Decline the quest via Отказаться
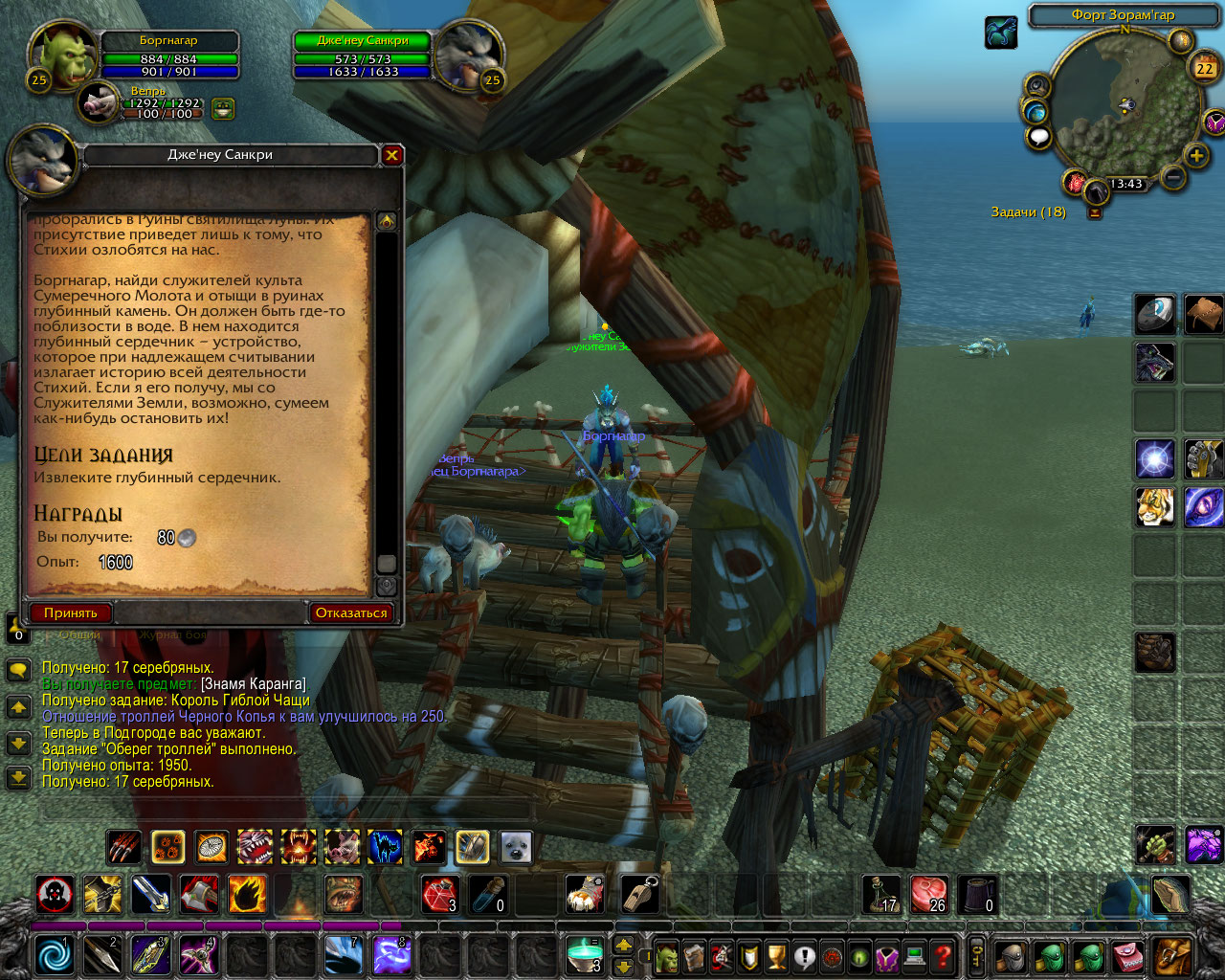This screenshot has width=1225, height=980. pos(350,612)
